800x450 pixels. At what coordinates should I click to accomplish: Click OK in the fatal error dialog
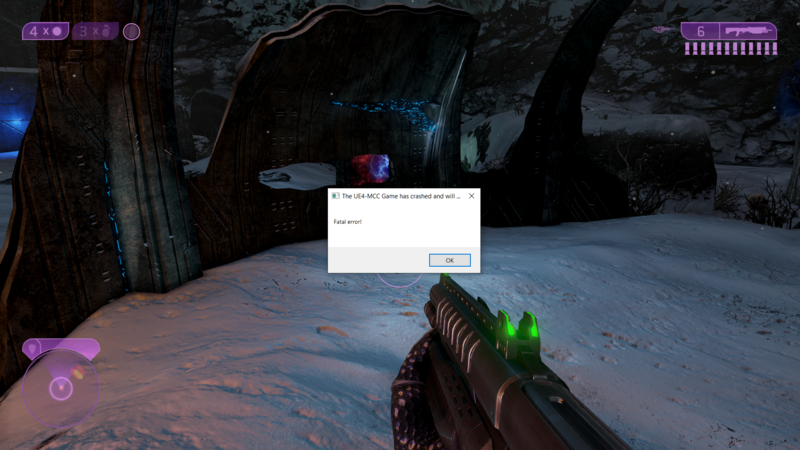[449, 260]
